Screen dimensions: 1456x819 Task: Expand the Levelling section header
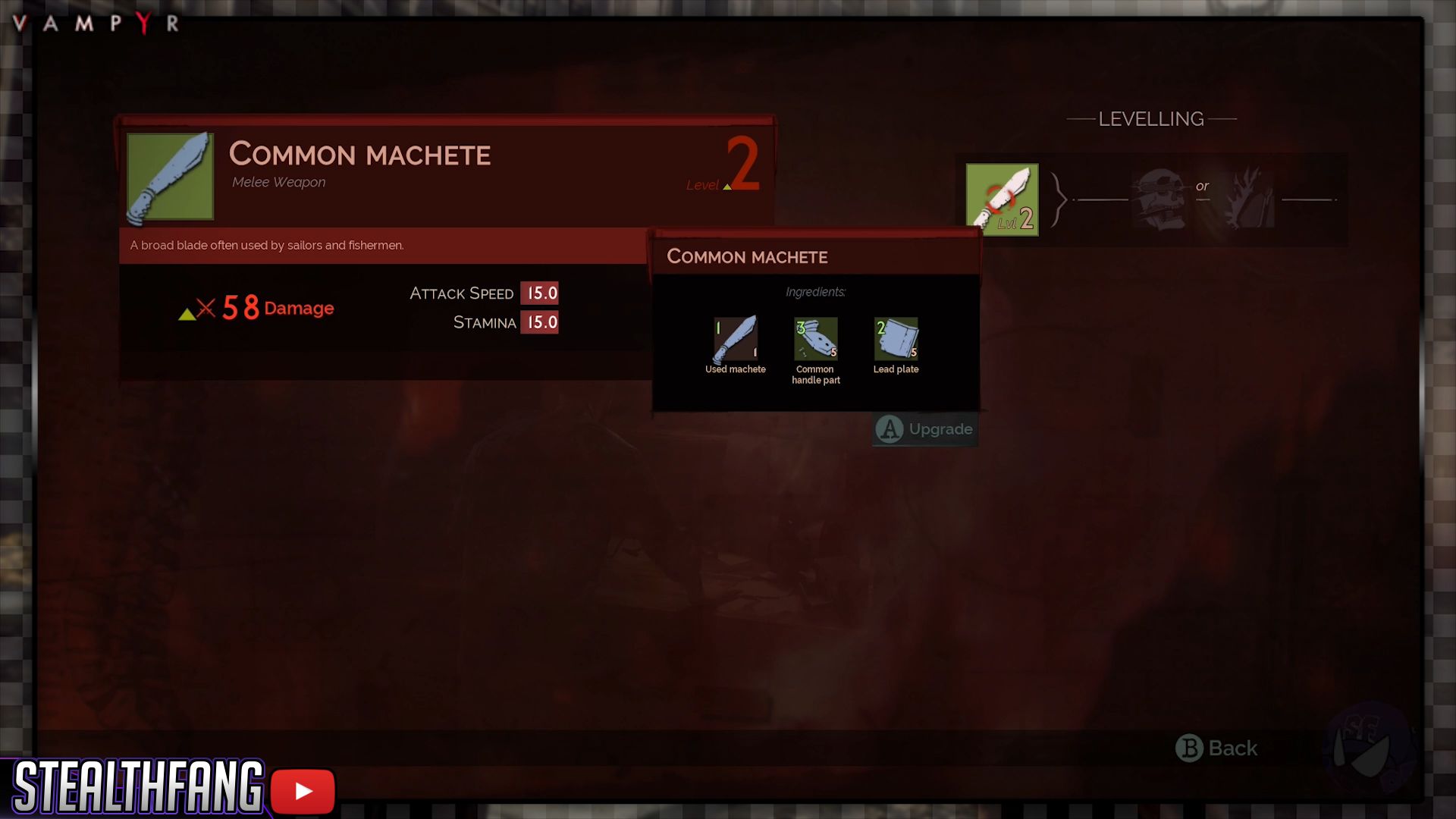[1150, 118]
